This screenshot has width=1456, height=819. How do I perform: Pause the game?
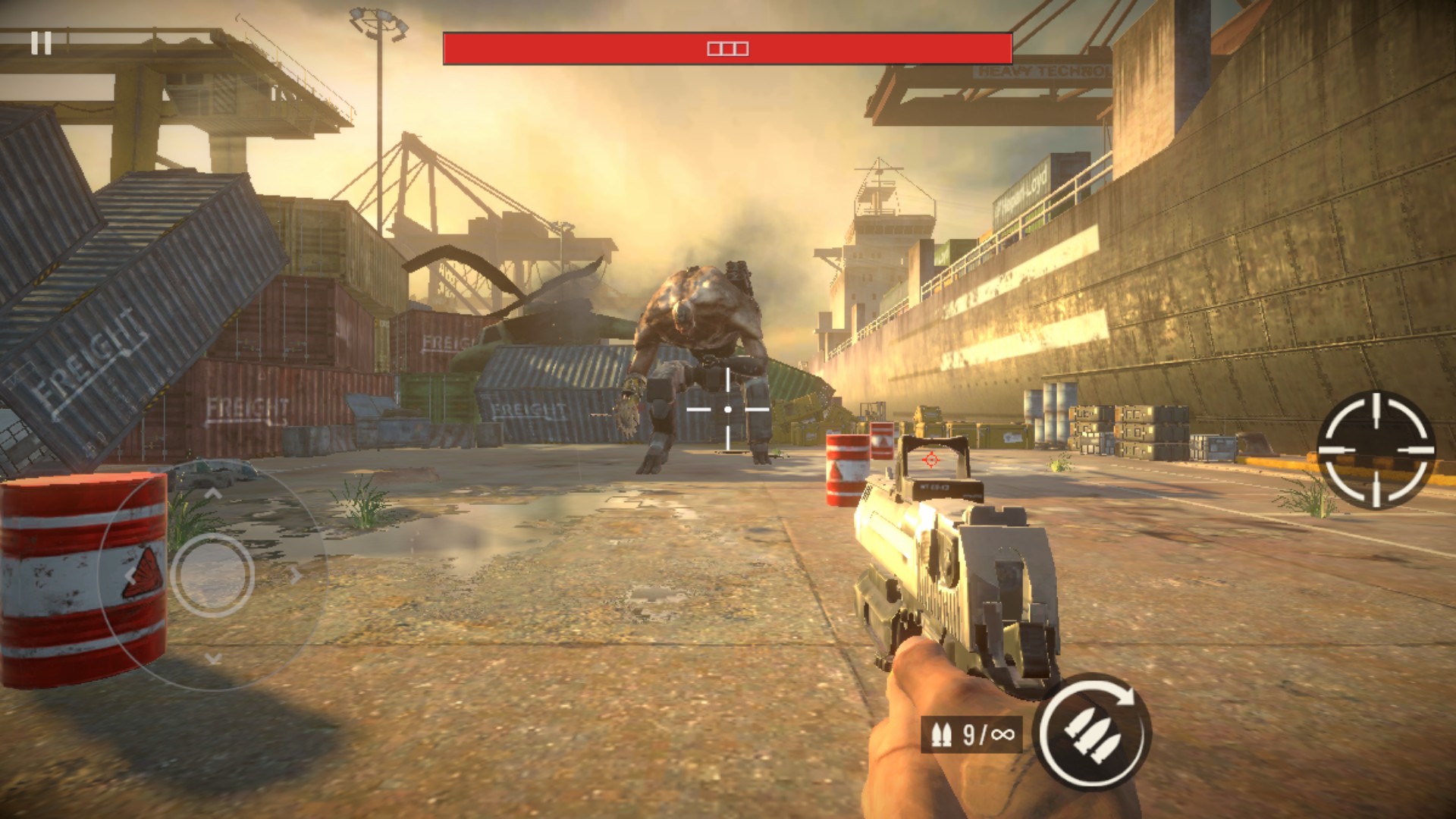[41, 43]
